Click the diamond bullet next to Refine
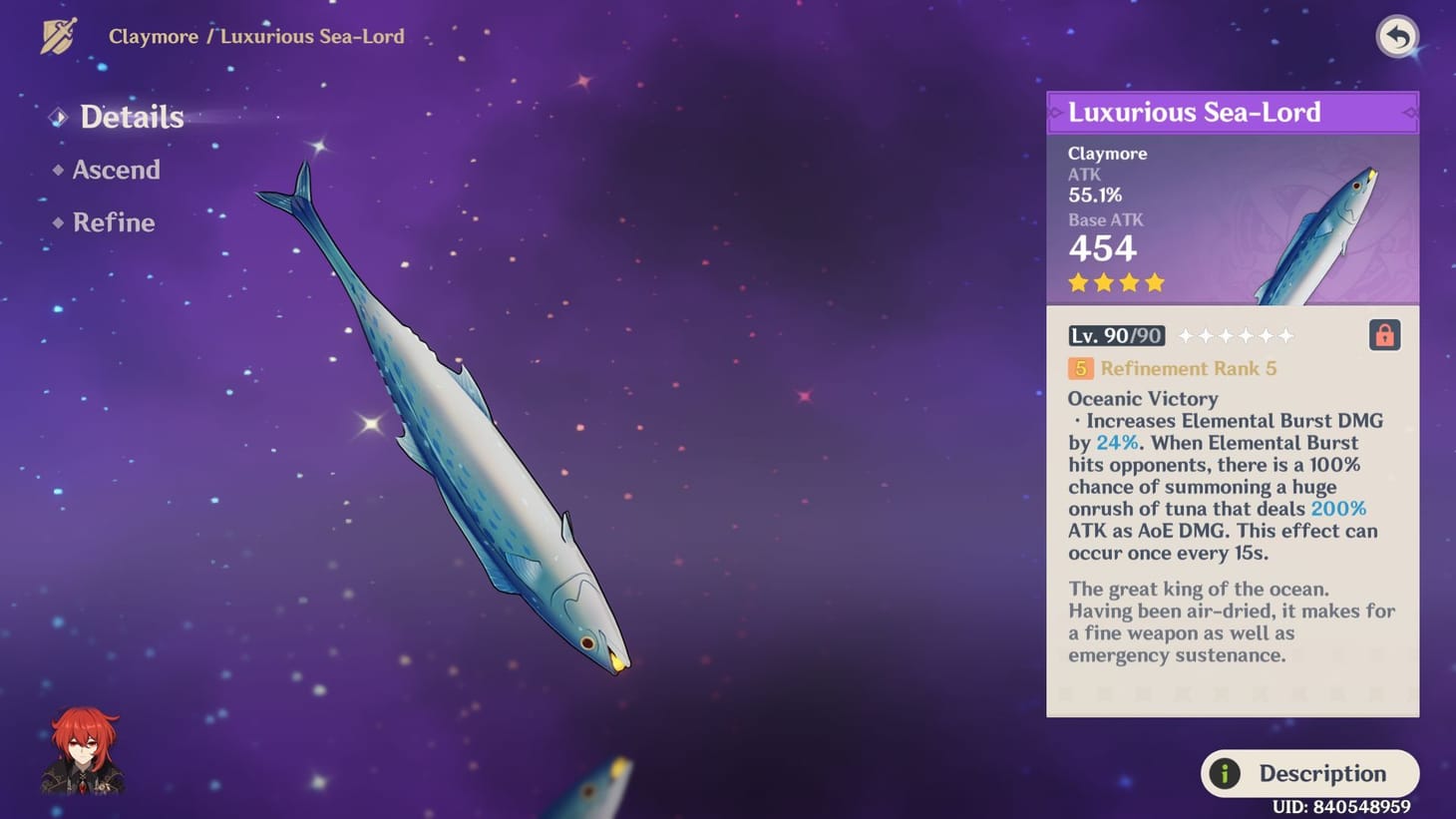 coord(57,224)
